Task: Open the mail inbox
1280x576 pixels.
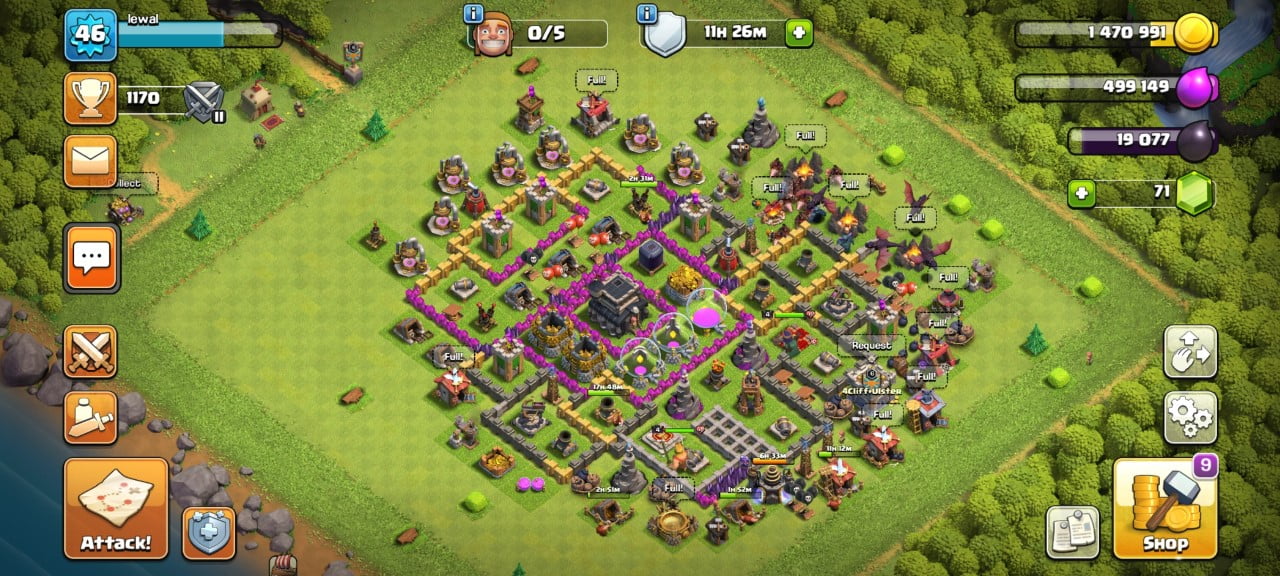Action: point(91,161)
